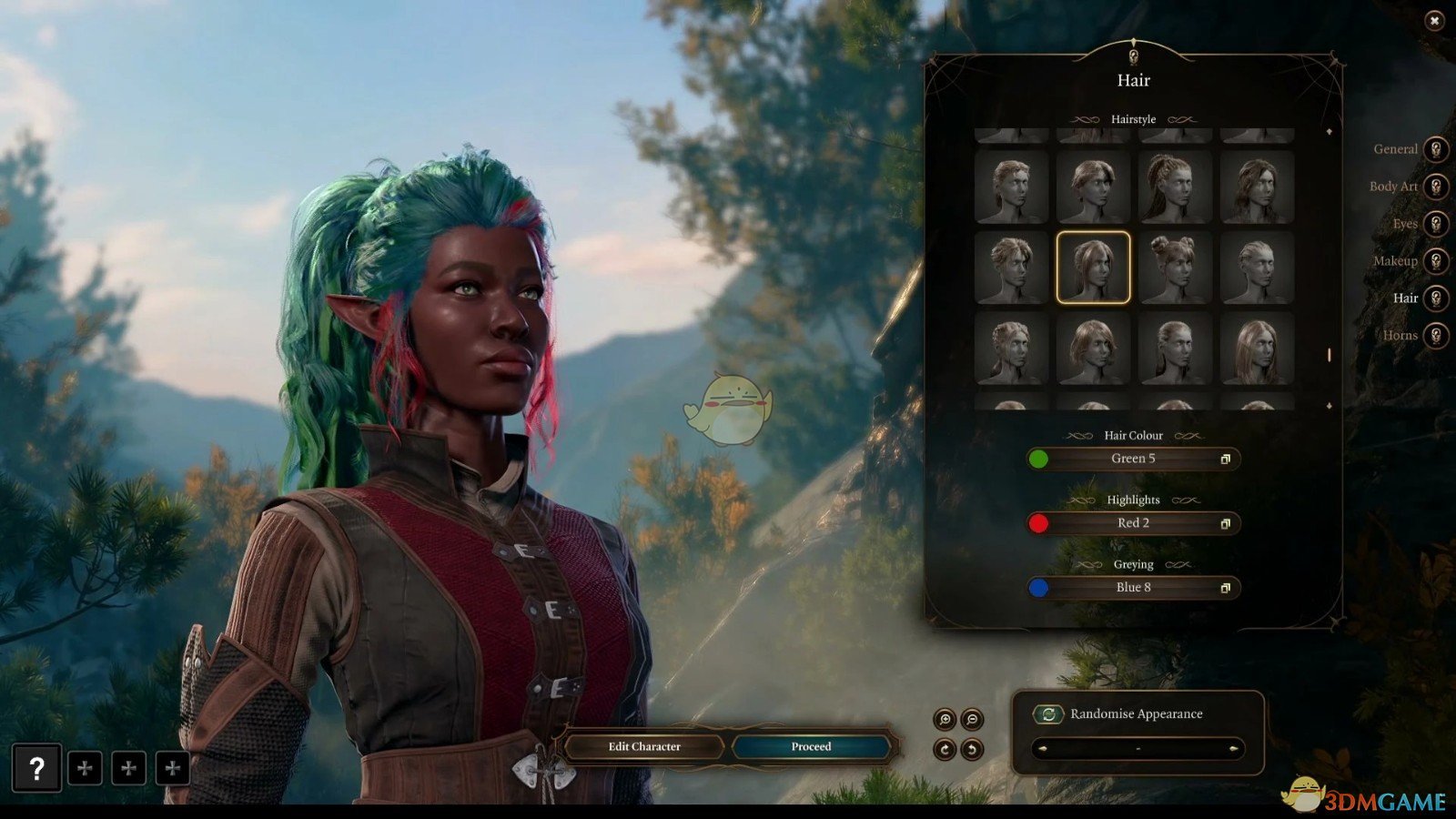This screenshot has width=1456, height=819.
Task: Choose the double bun hairstyle thumbnail
Action: click(x=1175, y=268)
